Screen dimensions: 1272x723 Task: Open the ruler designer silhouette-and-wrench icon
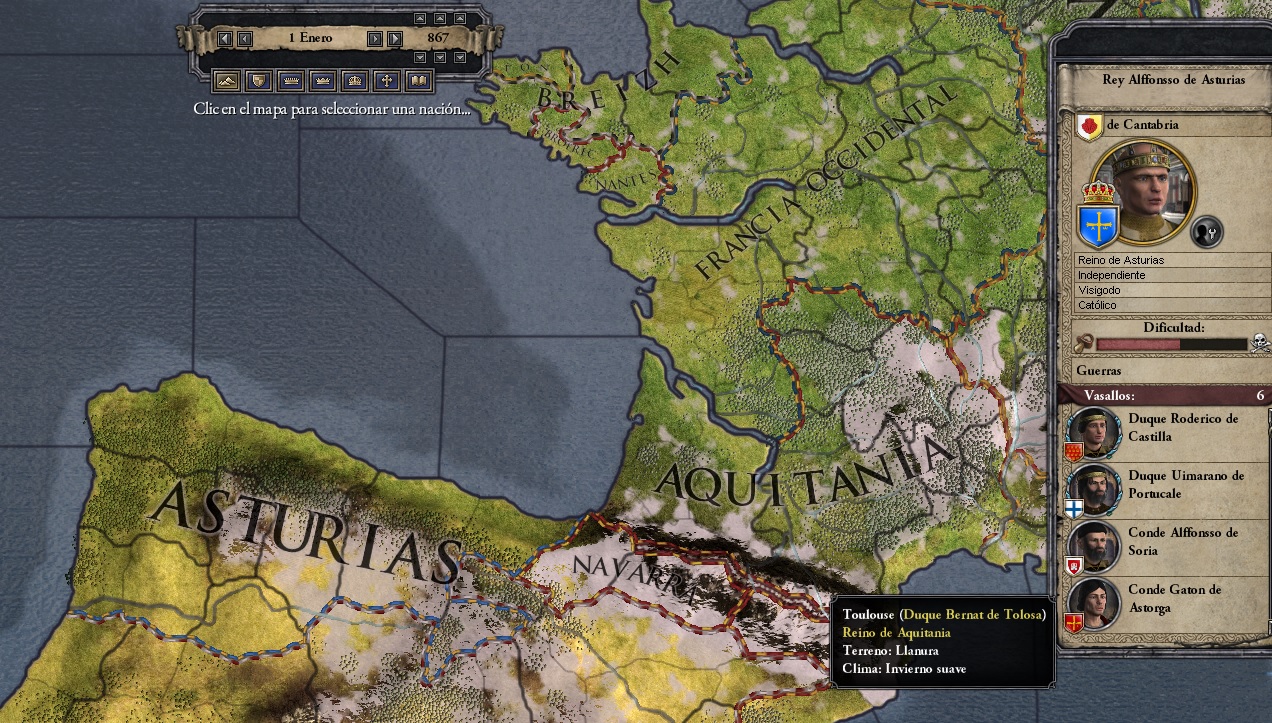tap(1207, 232)
